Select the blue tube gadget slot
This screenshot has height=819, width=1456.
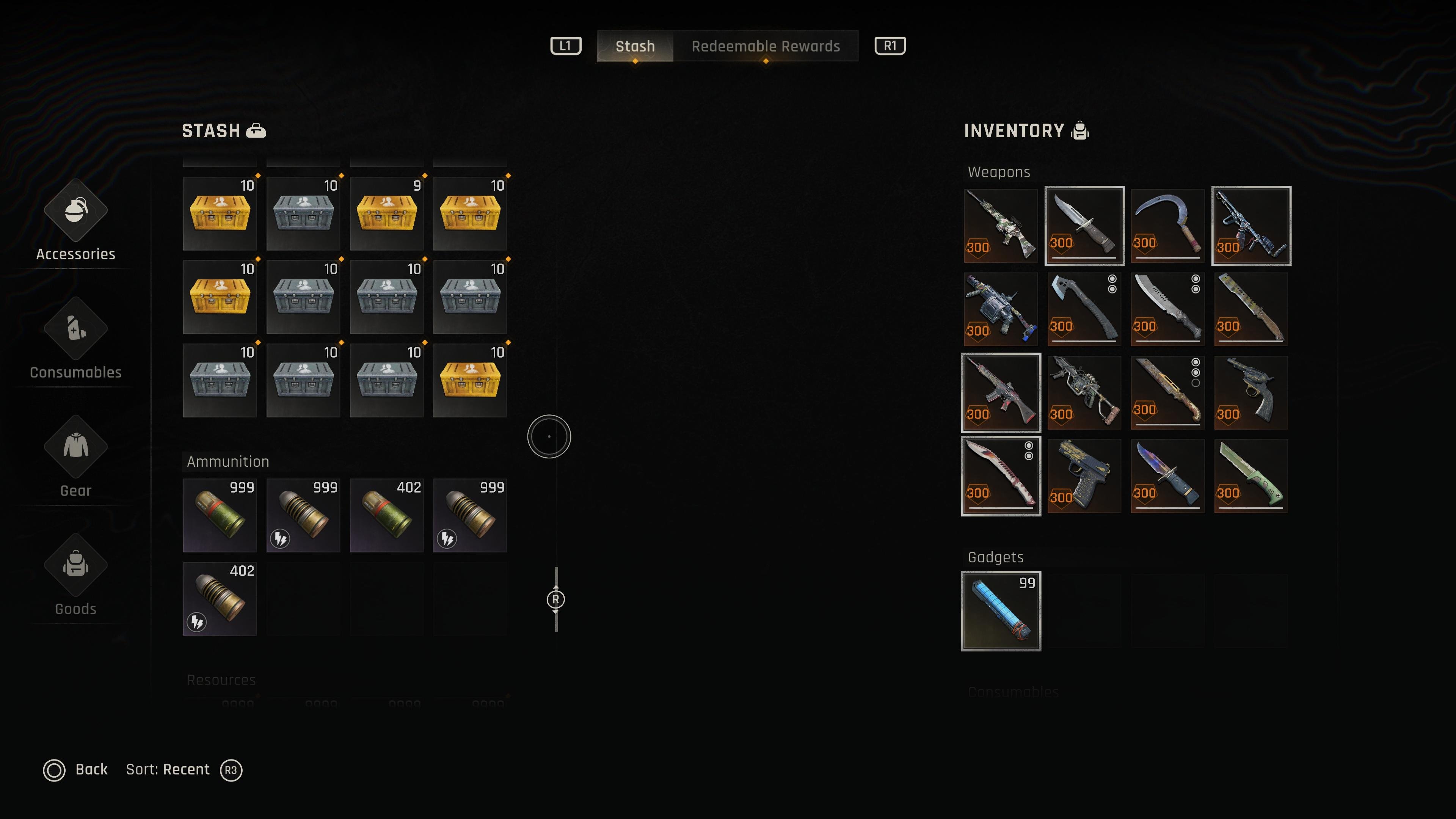coord(1001,611)
